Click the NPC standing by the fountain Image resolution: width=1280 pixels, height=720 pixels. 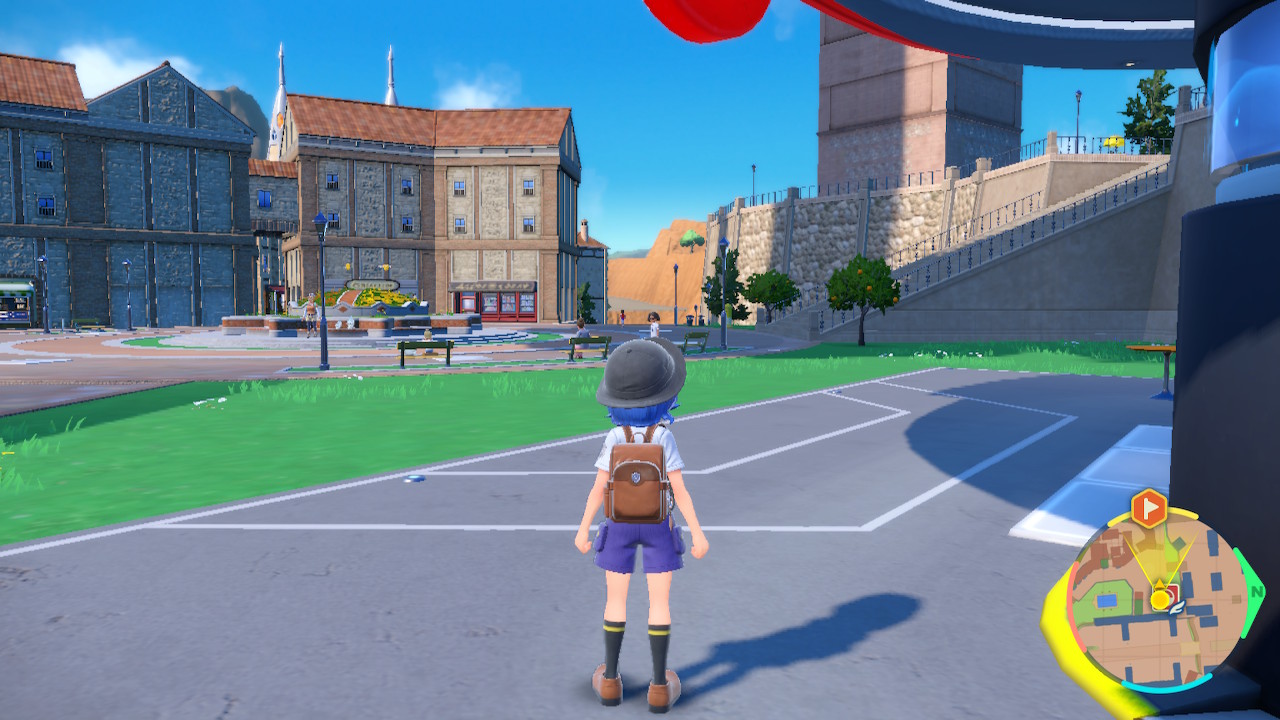point(310,313)
